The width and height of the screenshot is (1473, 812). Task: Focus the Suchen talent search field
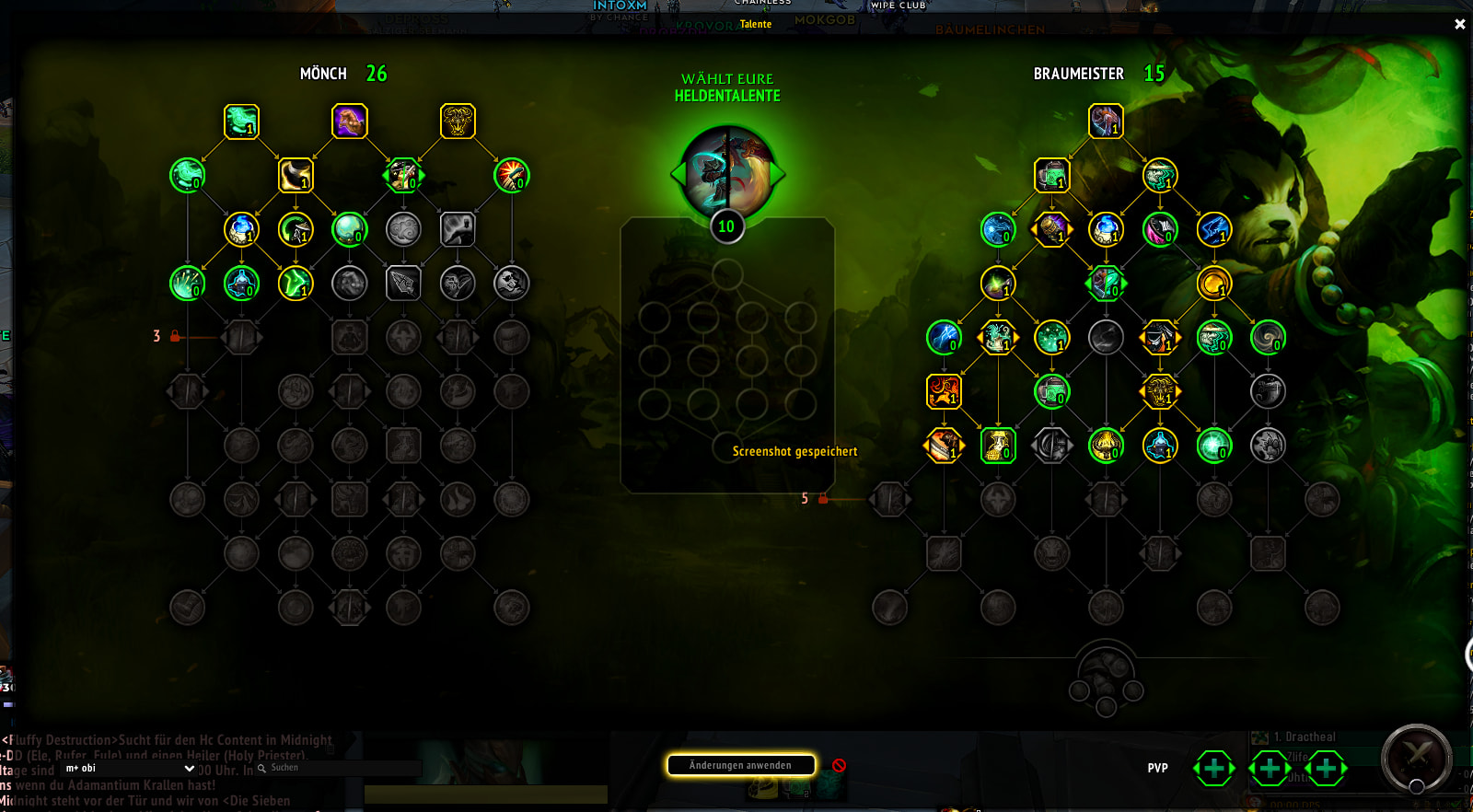341,768
